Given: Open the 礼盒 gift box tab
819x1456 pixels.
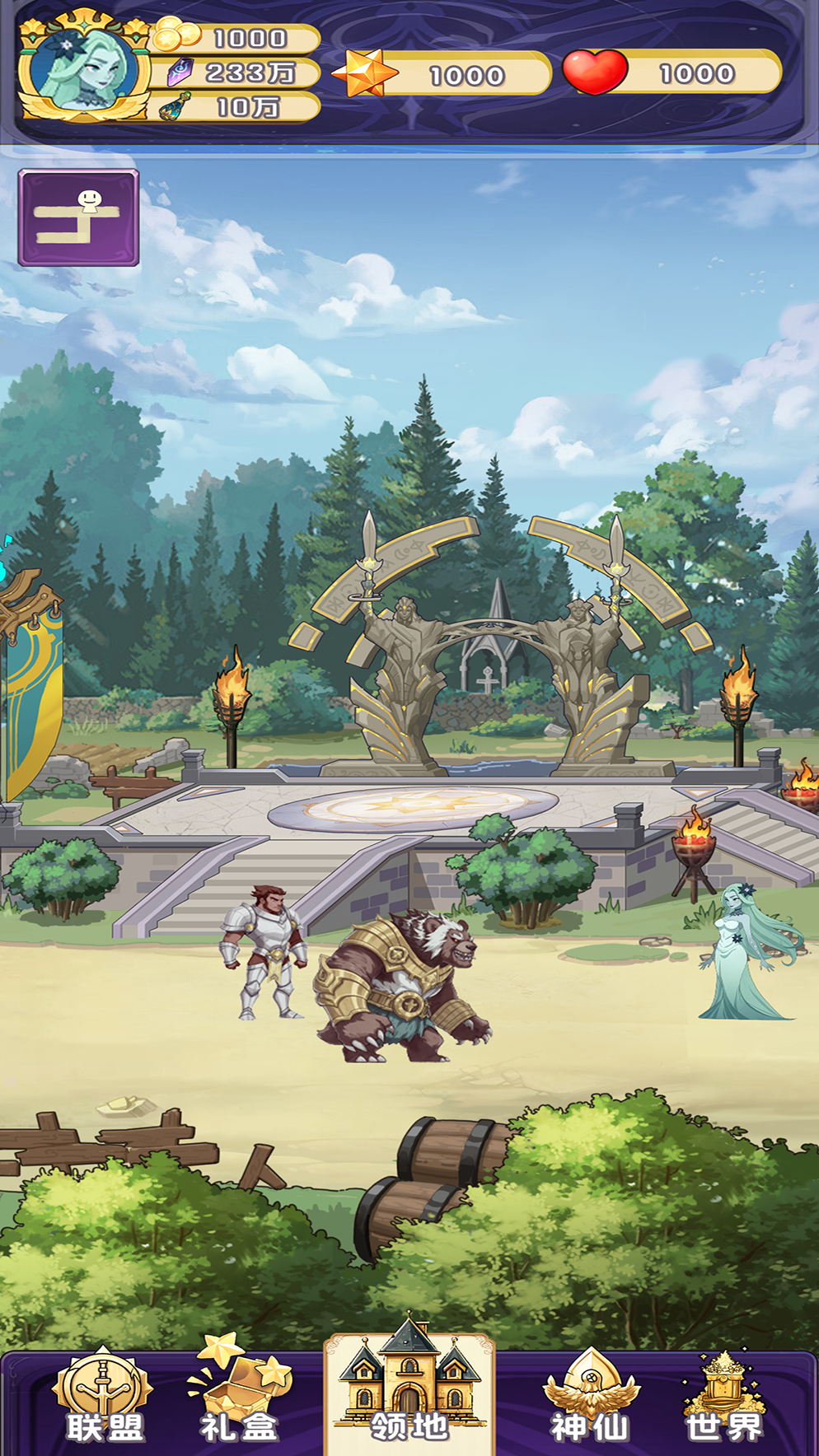Looking at the screenshot, I should (239, 1396).
